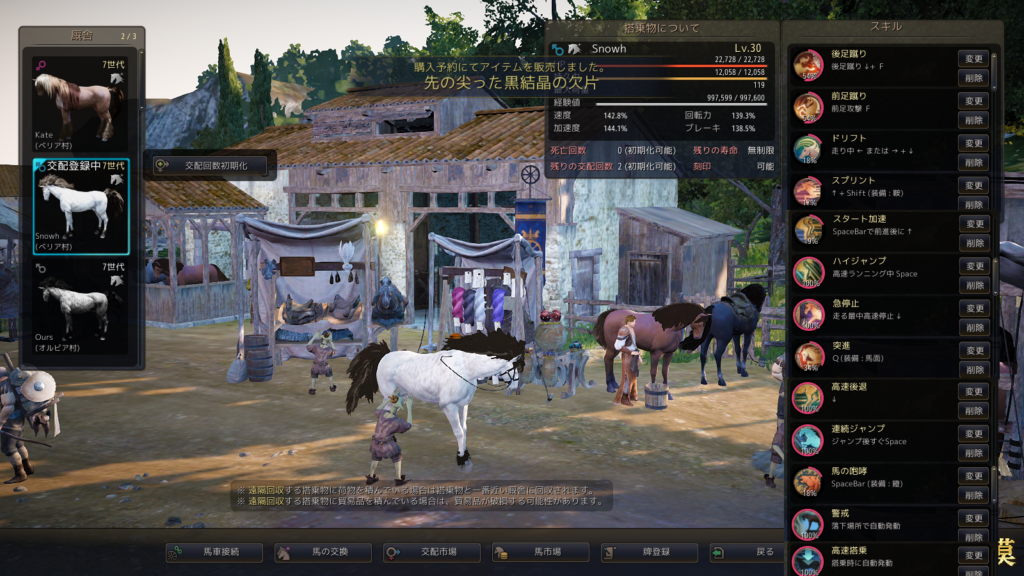Delete the 馬の咆哮 skill with 削除
Image resolution: width=1024 pixels, height=576 pixels.
(x=973, y=495)
